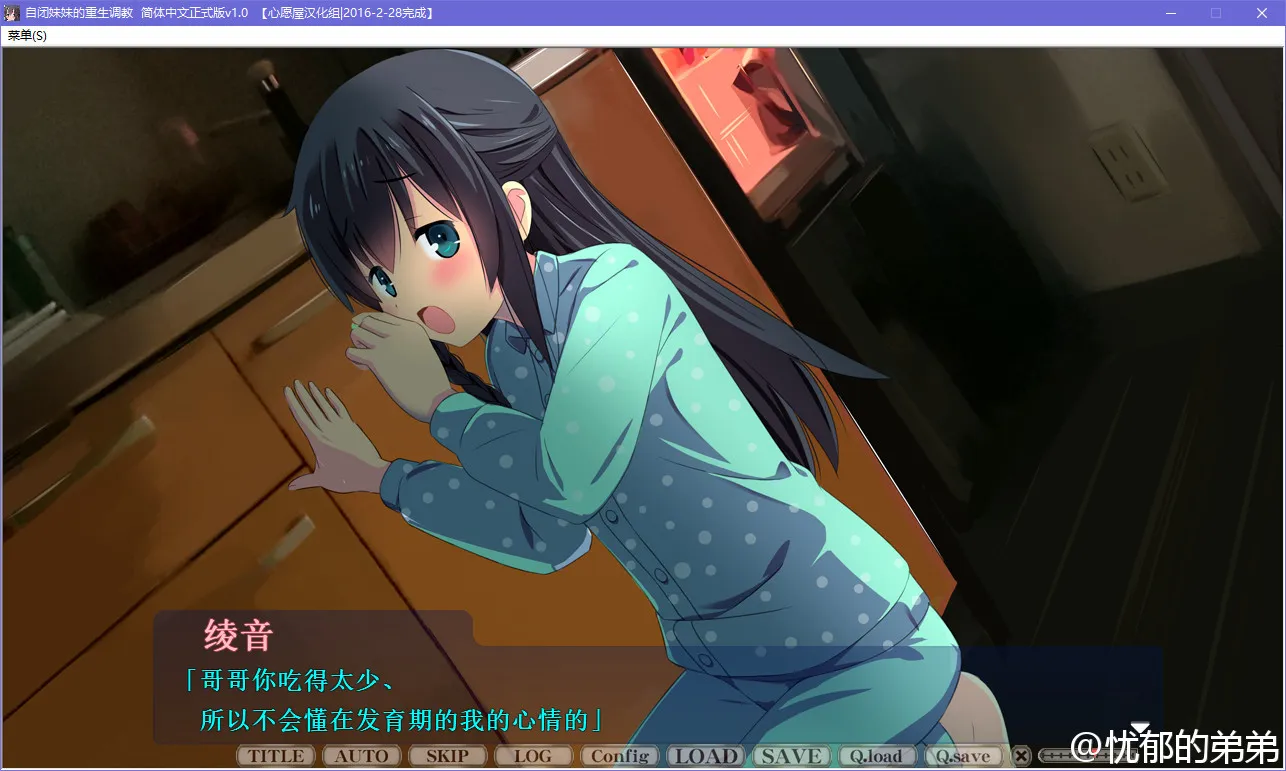Open the LOG message backlog
1286x771 pixels.
(533, 755)
